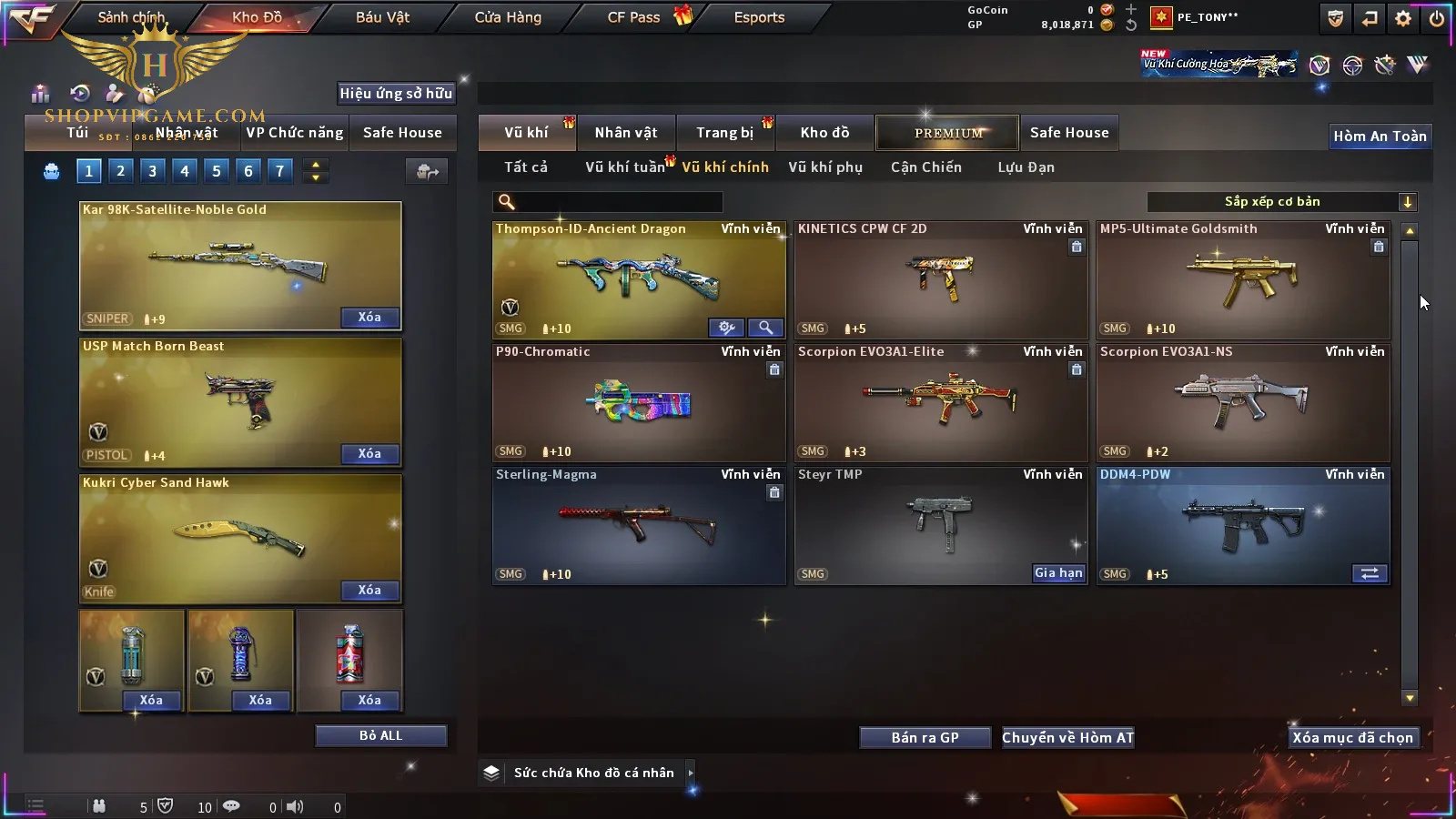
Task: Open the Cửa Hàng shop menu
Action: (x=508, y=17)
